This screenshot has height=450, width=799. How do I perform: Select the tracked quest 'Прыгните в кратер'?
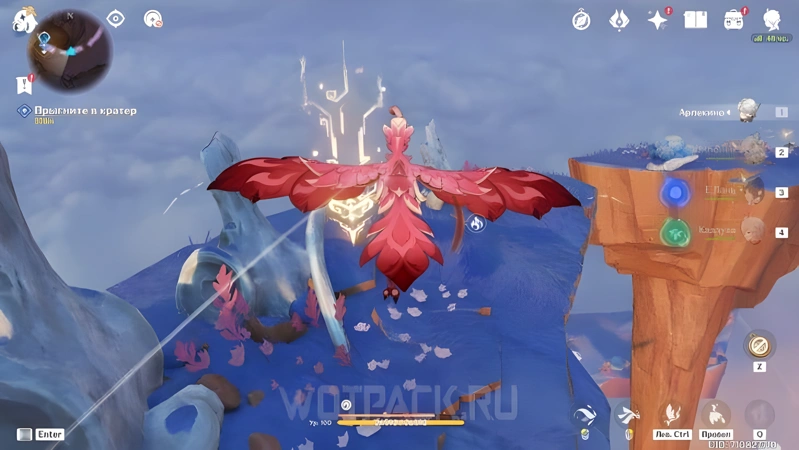85,111
